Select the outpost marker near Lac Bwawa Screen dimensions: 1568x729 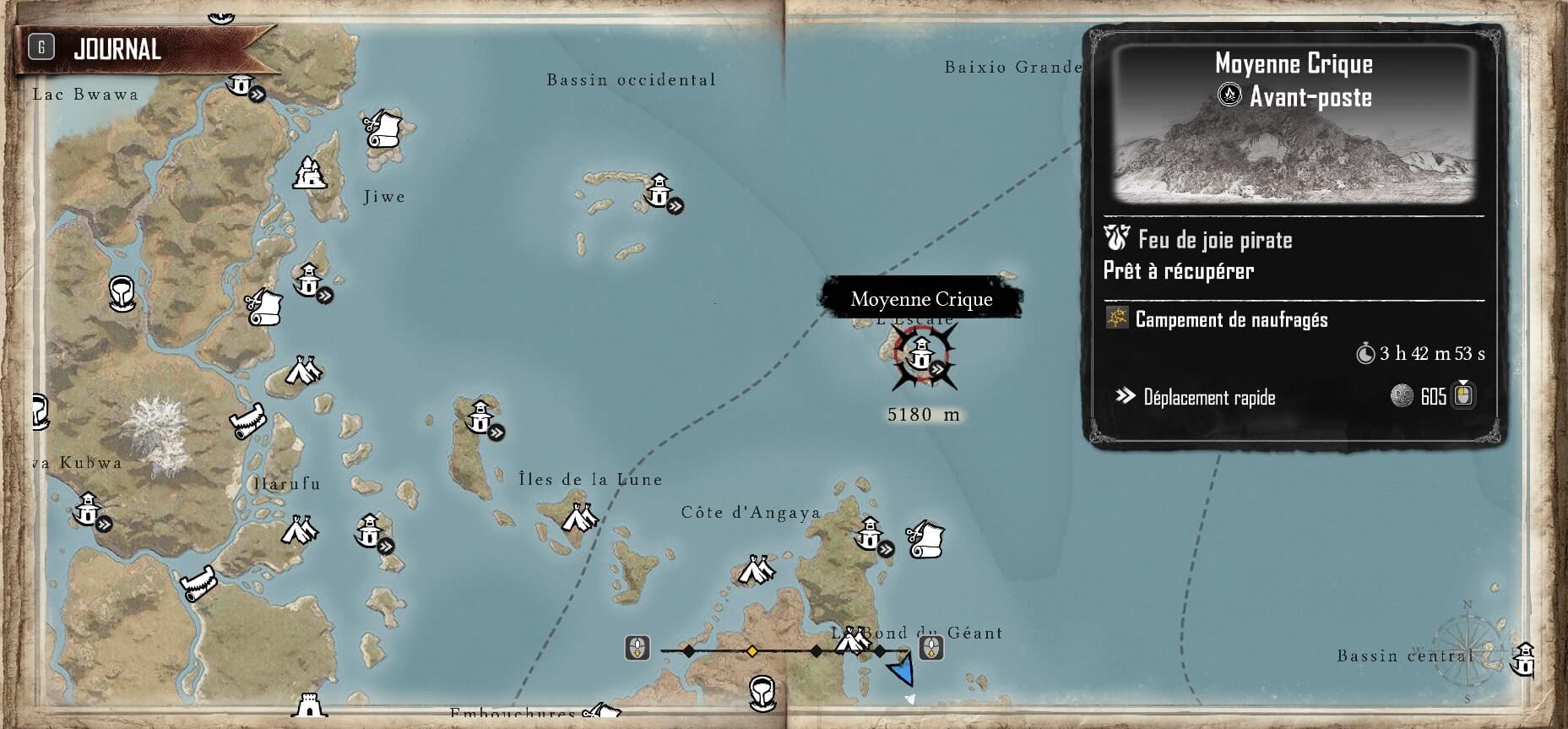tap(242, 84)
